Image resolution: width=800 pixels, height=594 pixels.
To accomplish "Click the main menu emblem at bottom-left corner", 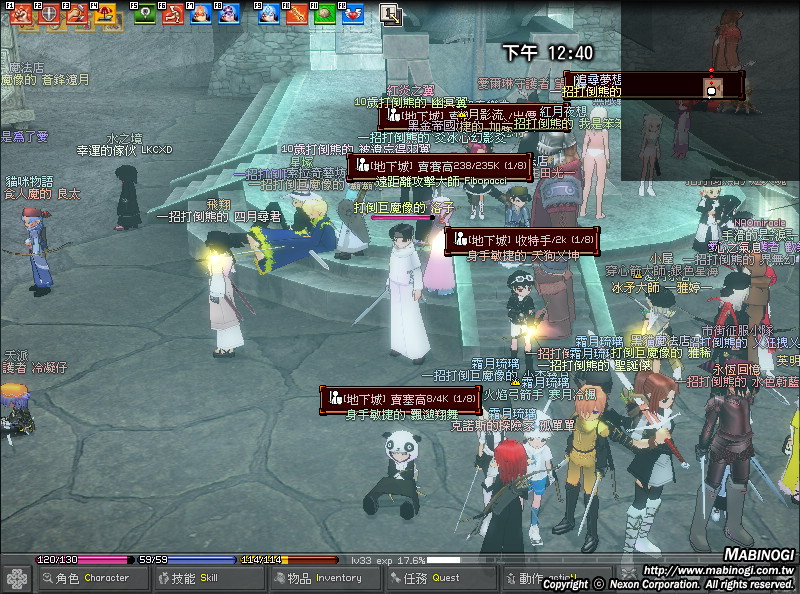I will 17,579.
